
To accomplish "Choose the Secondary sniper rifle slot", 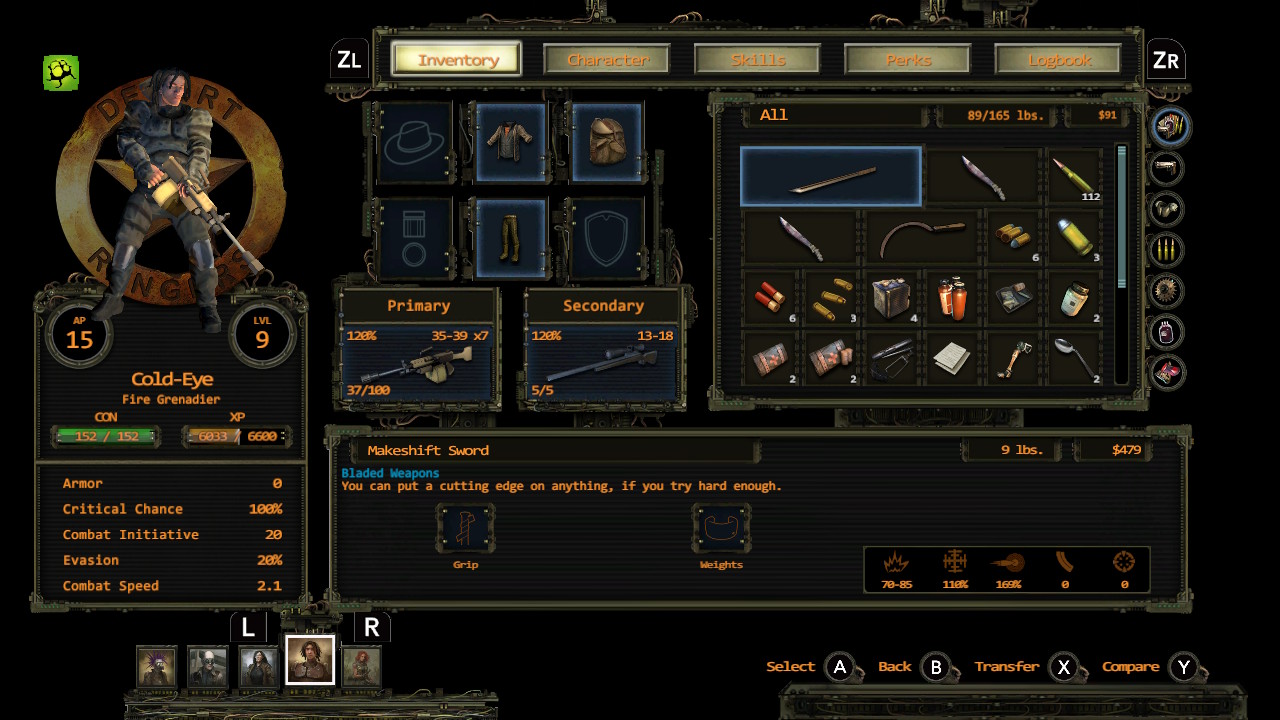I will click(602, 346).
